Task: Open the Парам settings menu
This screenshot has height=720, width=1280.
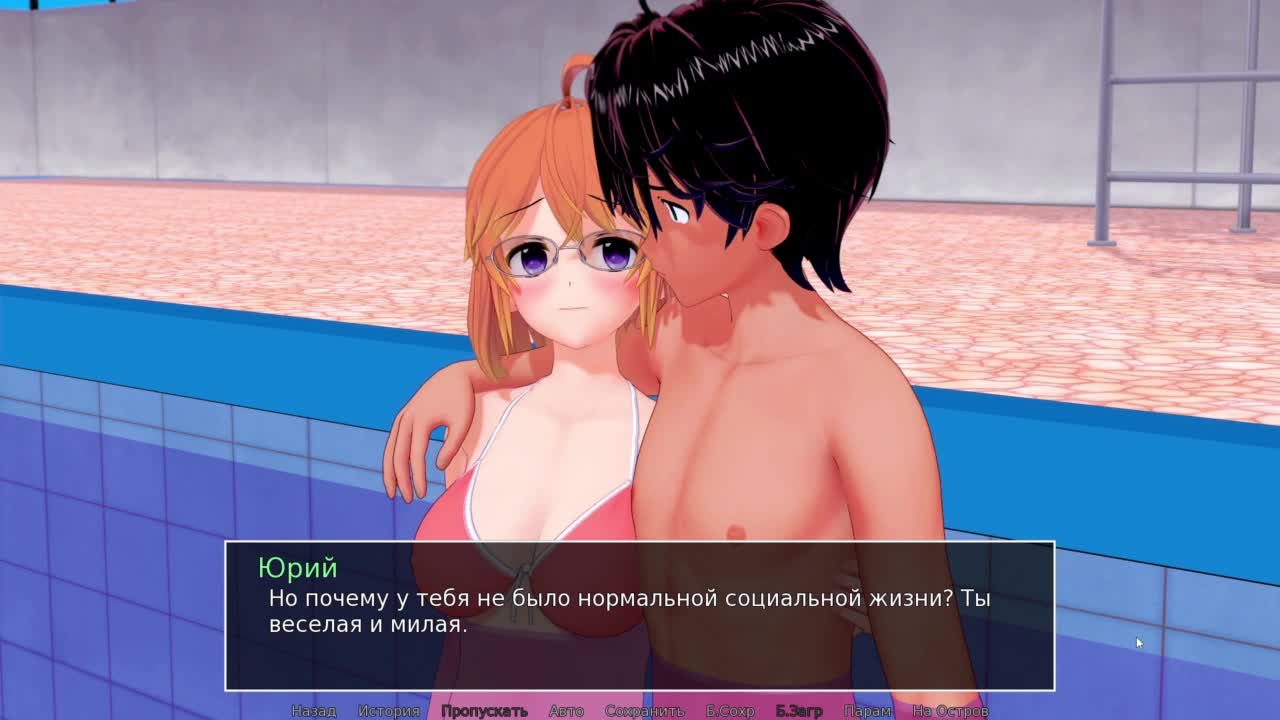Action: (x=867, y=711)
